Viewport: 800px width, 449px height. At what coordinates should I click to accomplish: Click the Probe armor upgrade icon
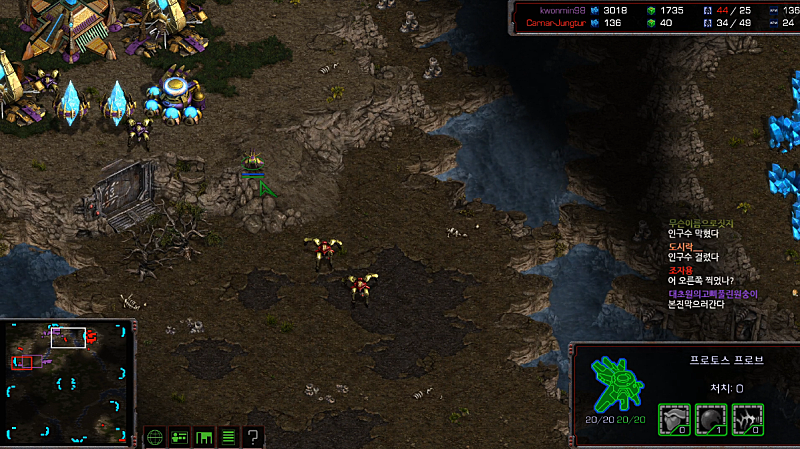point(673,419)
